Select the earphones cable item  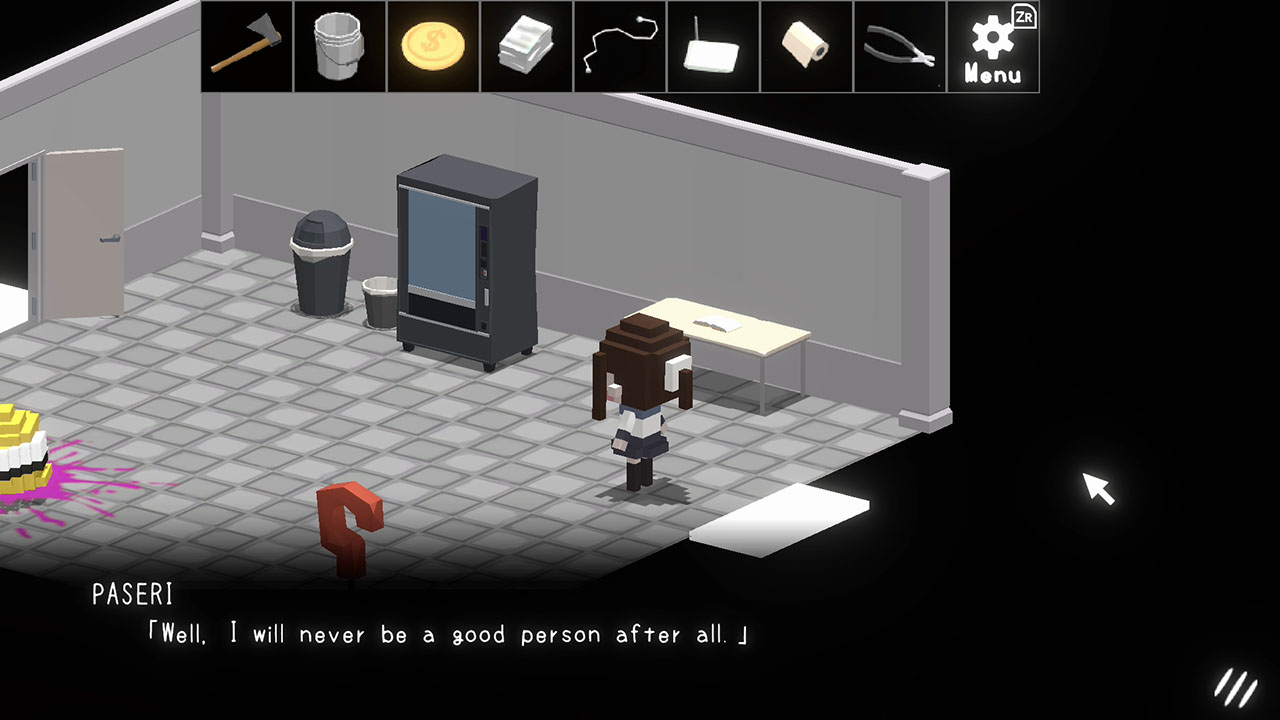click(x=620, y=46)
